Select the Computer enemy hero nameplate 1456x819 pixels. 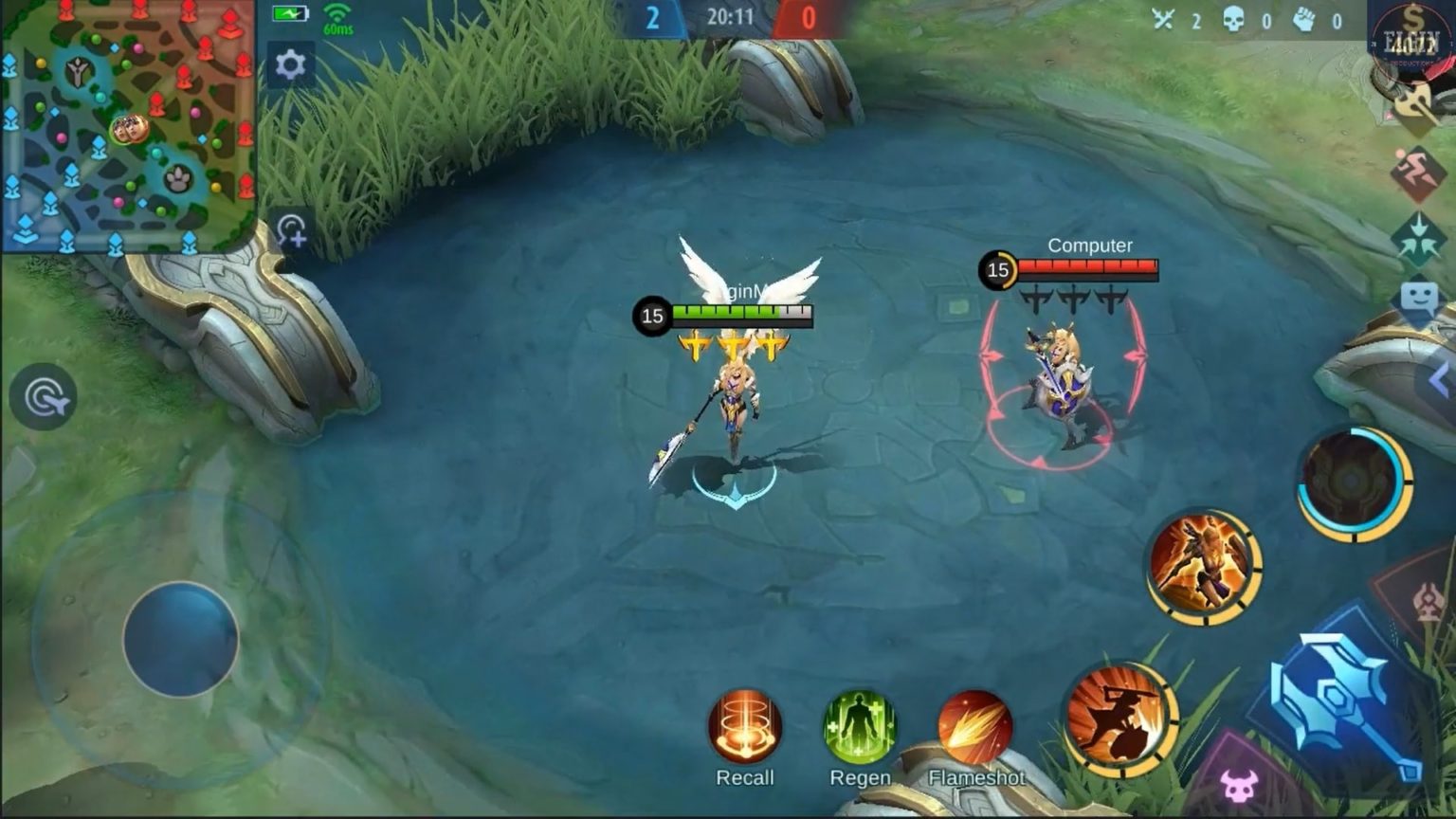pyautogui.click(x=1089, y=245)
